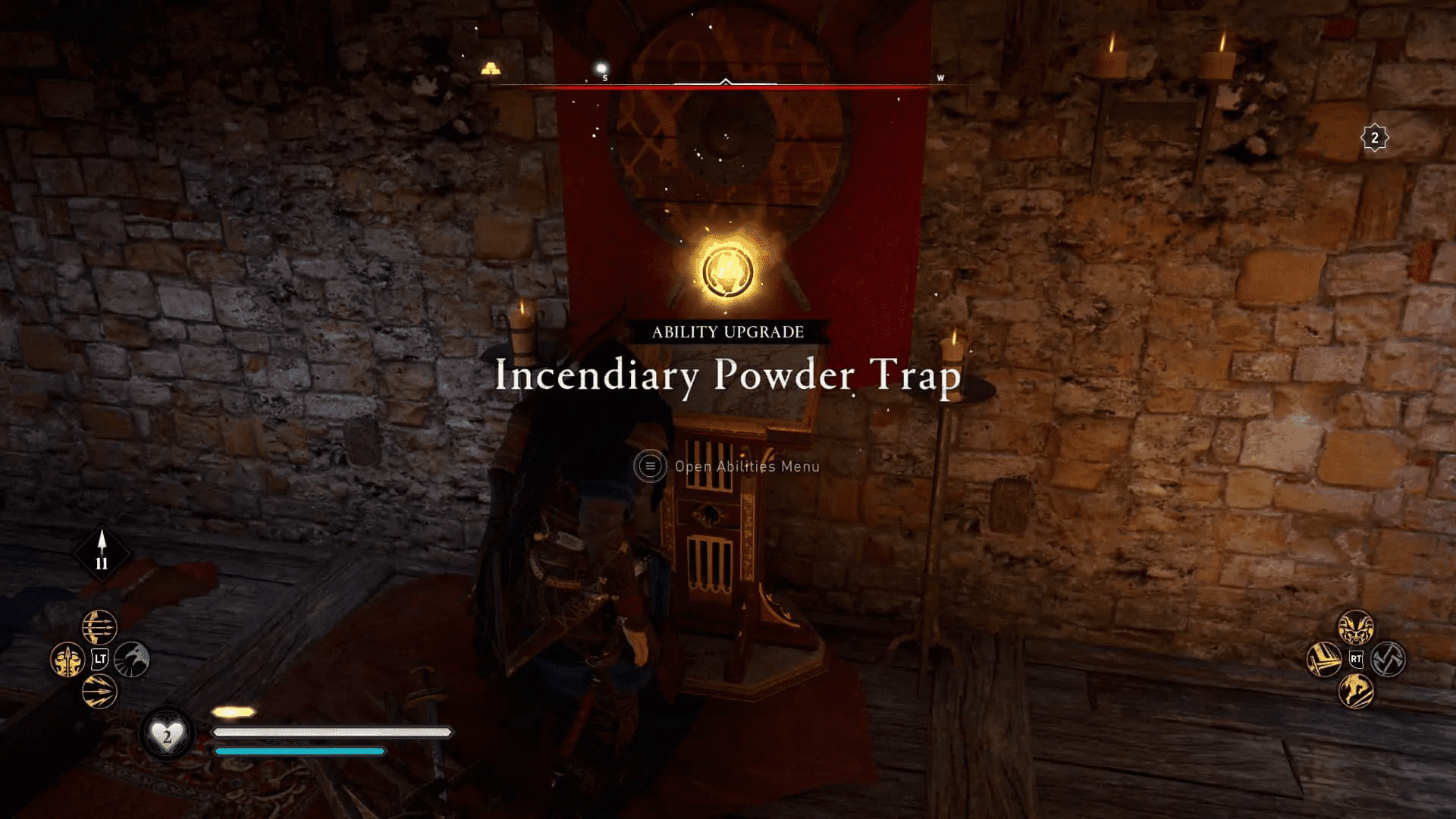Click the LT prompt on the ranged ability wheel

click(x=100, y=658)
